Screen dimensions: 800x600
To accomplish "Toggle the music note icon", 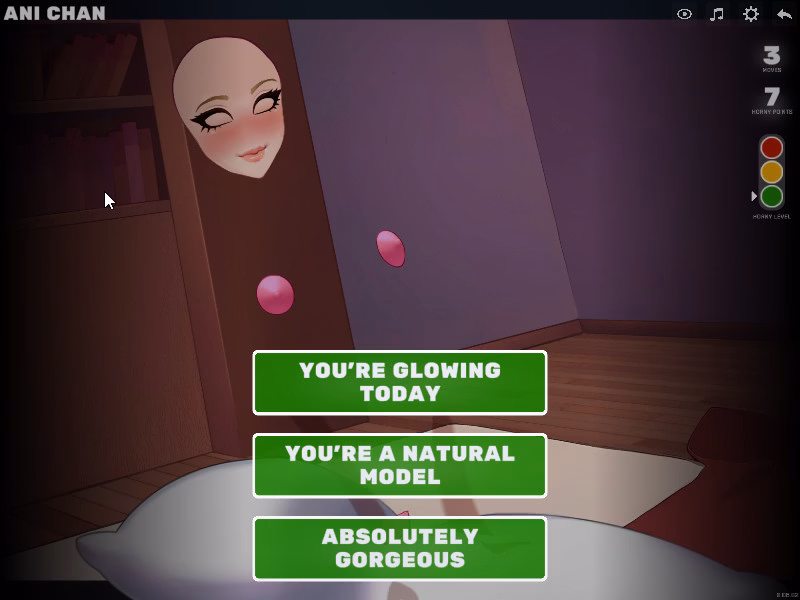I will tap(717, 14).
